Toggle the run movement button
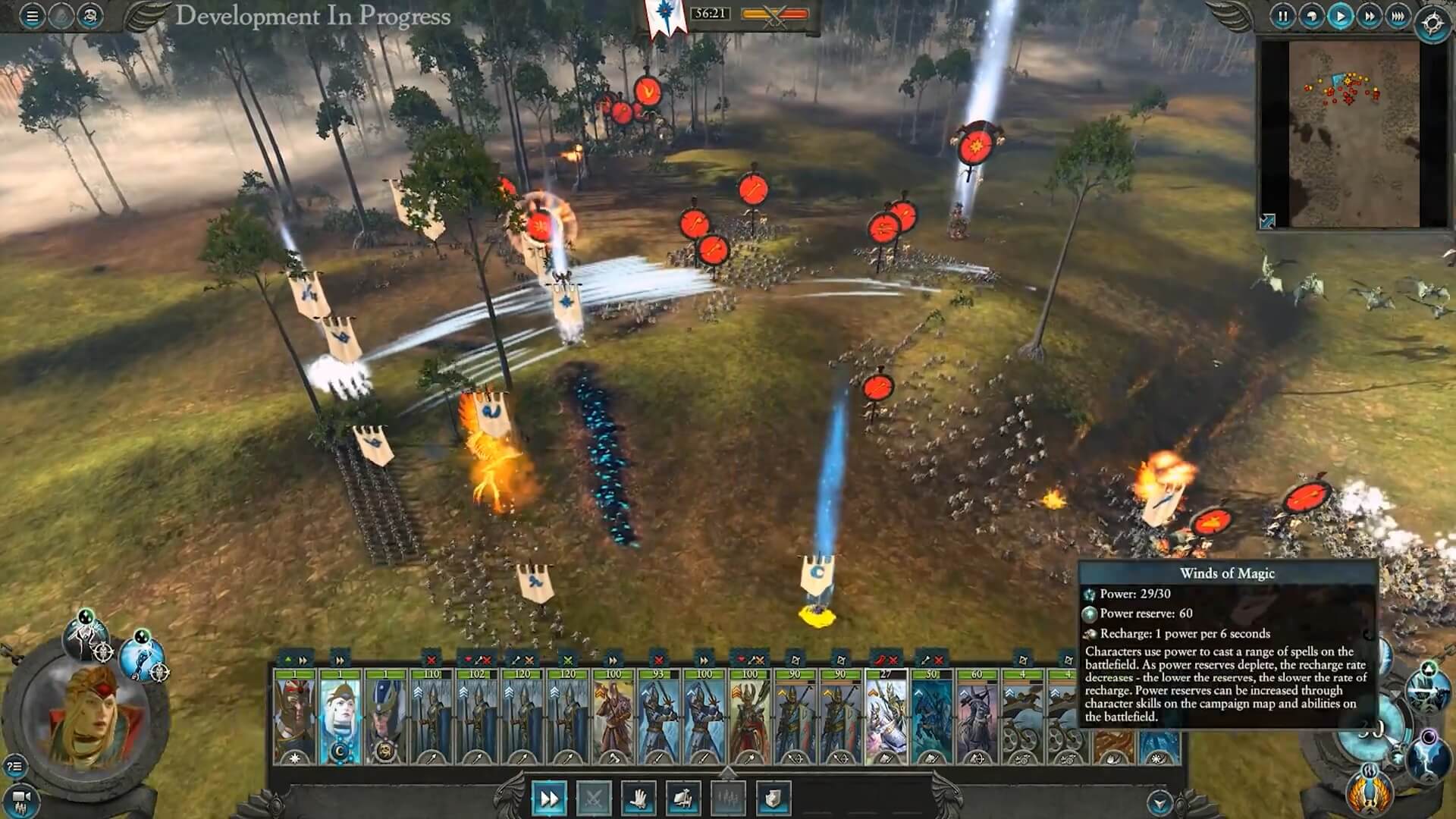 548,798
